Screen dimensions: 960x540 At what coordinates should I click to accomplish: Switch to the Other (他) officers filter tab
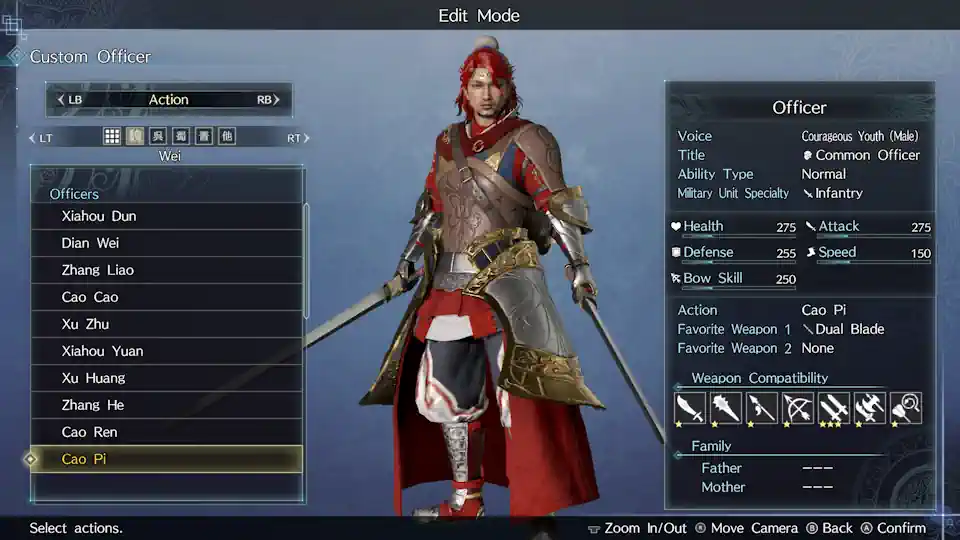point(227,137)
